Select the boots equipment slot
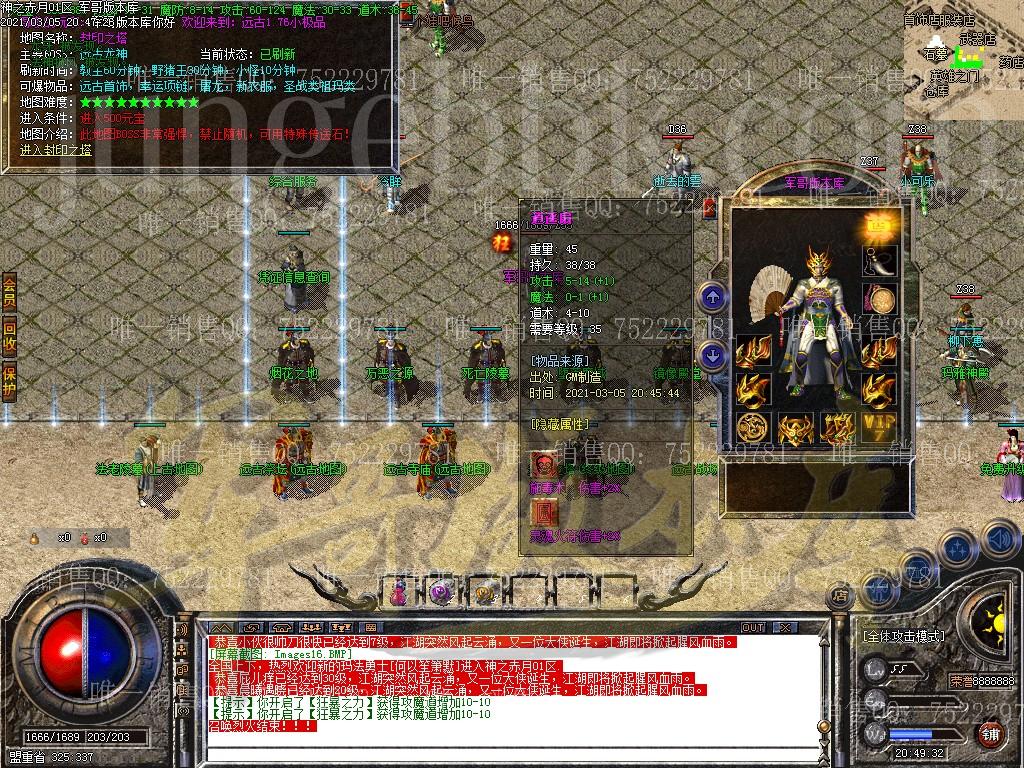Image resolution: width=1024 pixels, height=768 pixels. (x=880, y=262)
